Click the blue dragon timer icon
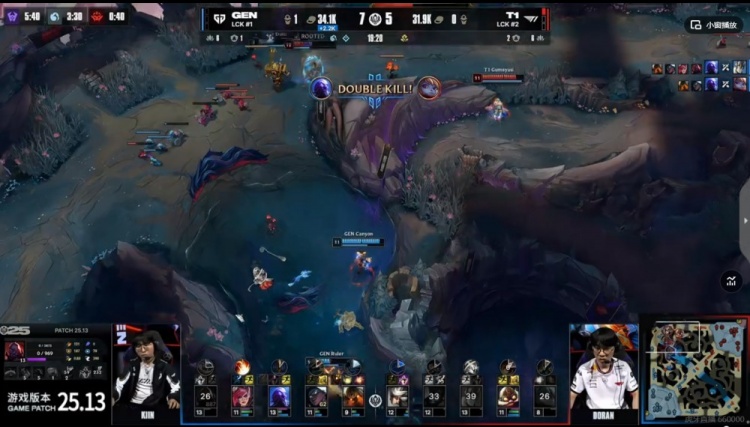Image resolution: width=750 pixels, height=427 pixels. point(56,16)
